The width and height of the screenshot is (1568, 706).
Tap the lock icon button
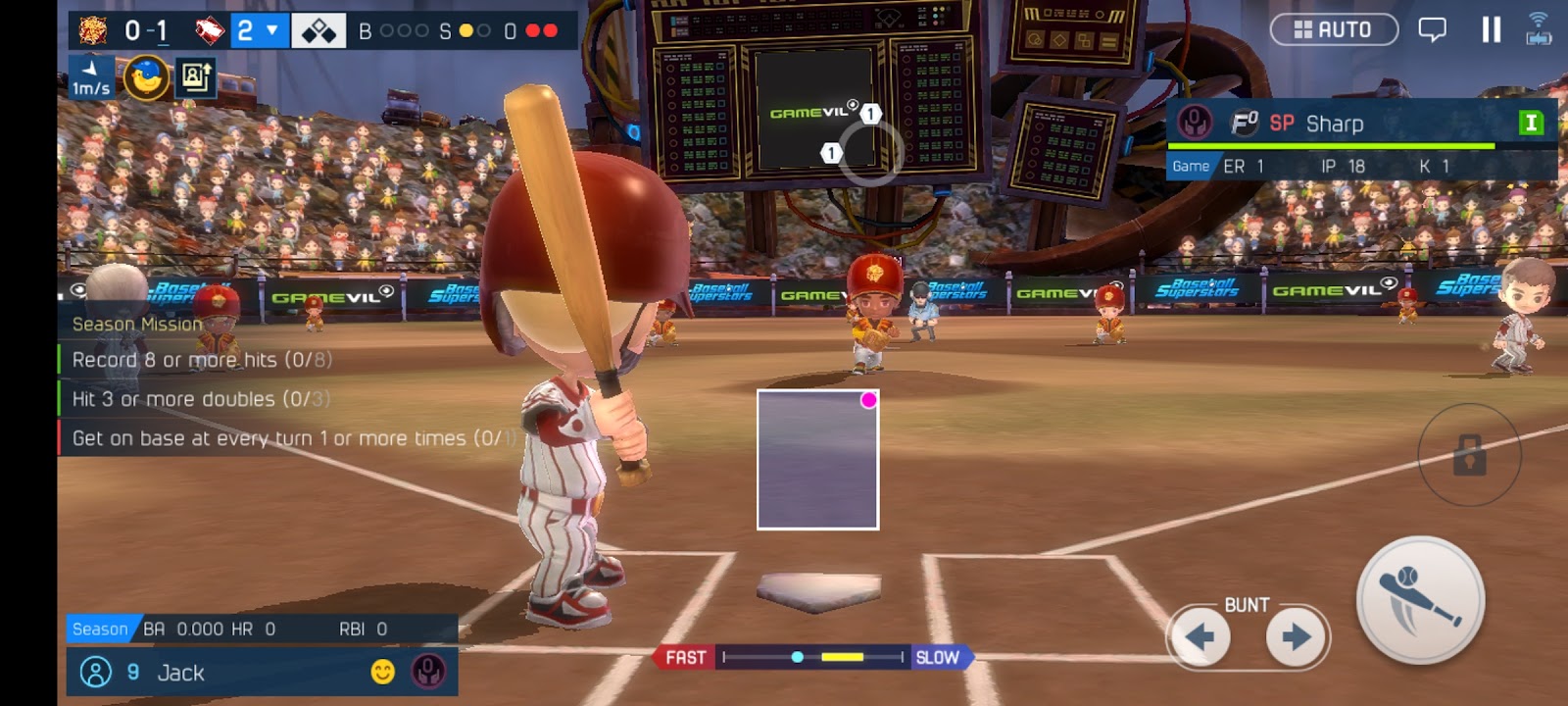pyautogui.click(x=1469, y=455)
